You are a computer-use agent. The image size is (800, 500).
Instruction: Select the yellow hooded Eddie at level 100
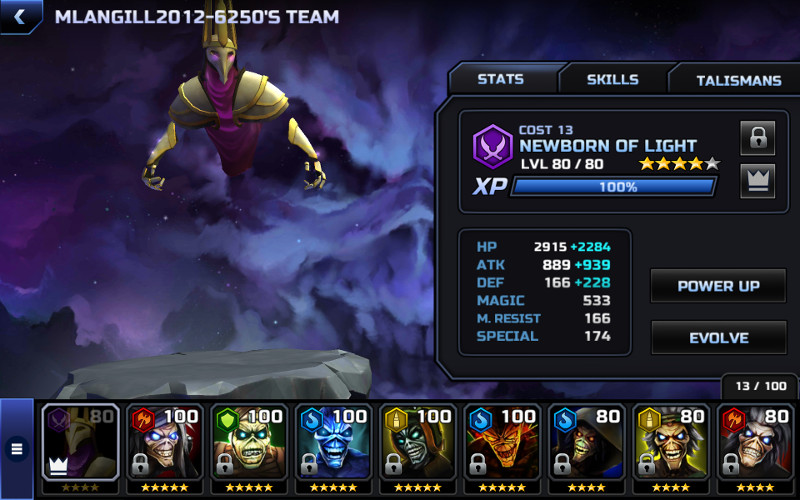click(x=418, y=443)
